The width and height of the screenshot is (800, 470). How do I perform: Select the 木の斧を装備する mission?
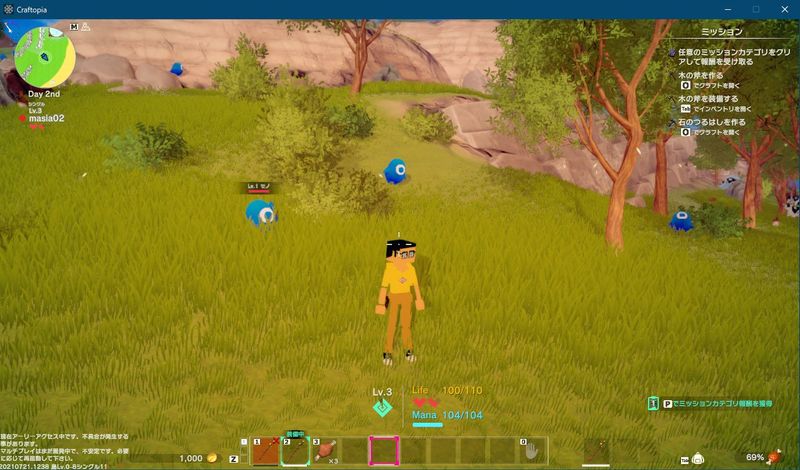coord(710,100)
